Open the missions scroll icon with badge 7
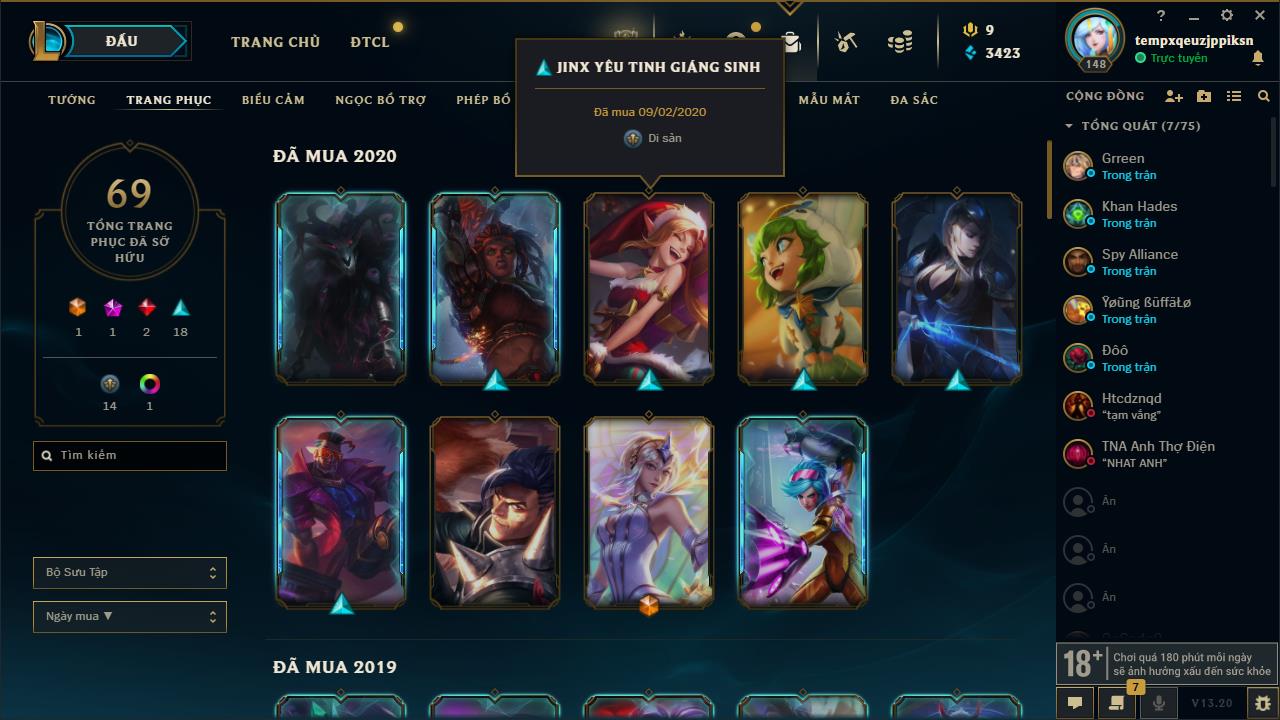Viewport: 1280px width, 720px height. tap(1115, 703)
